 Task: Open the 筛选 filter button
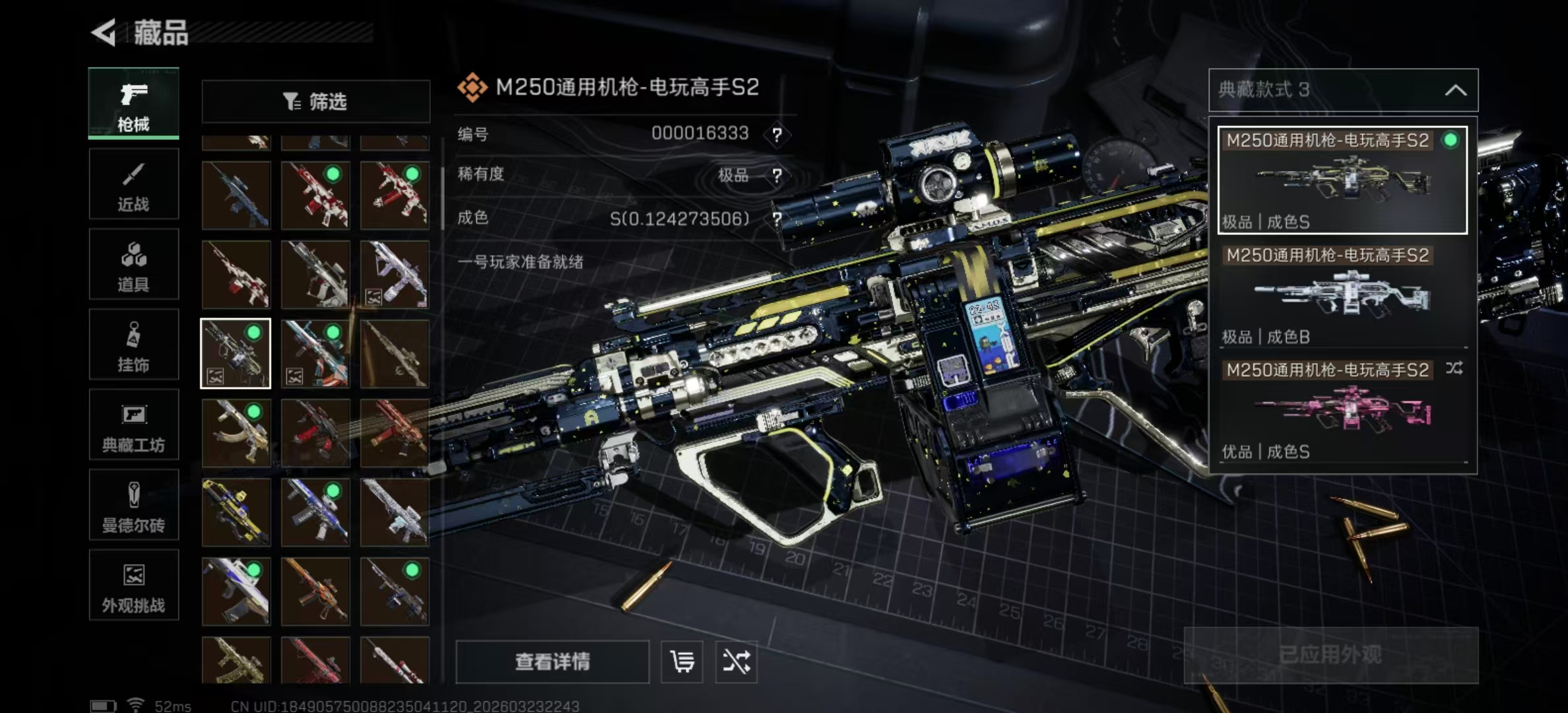click(x=315, y=102)
